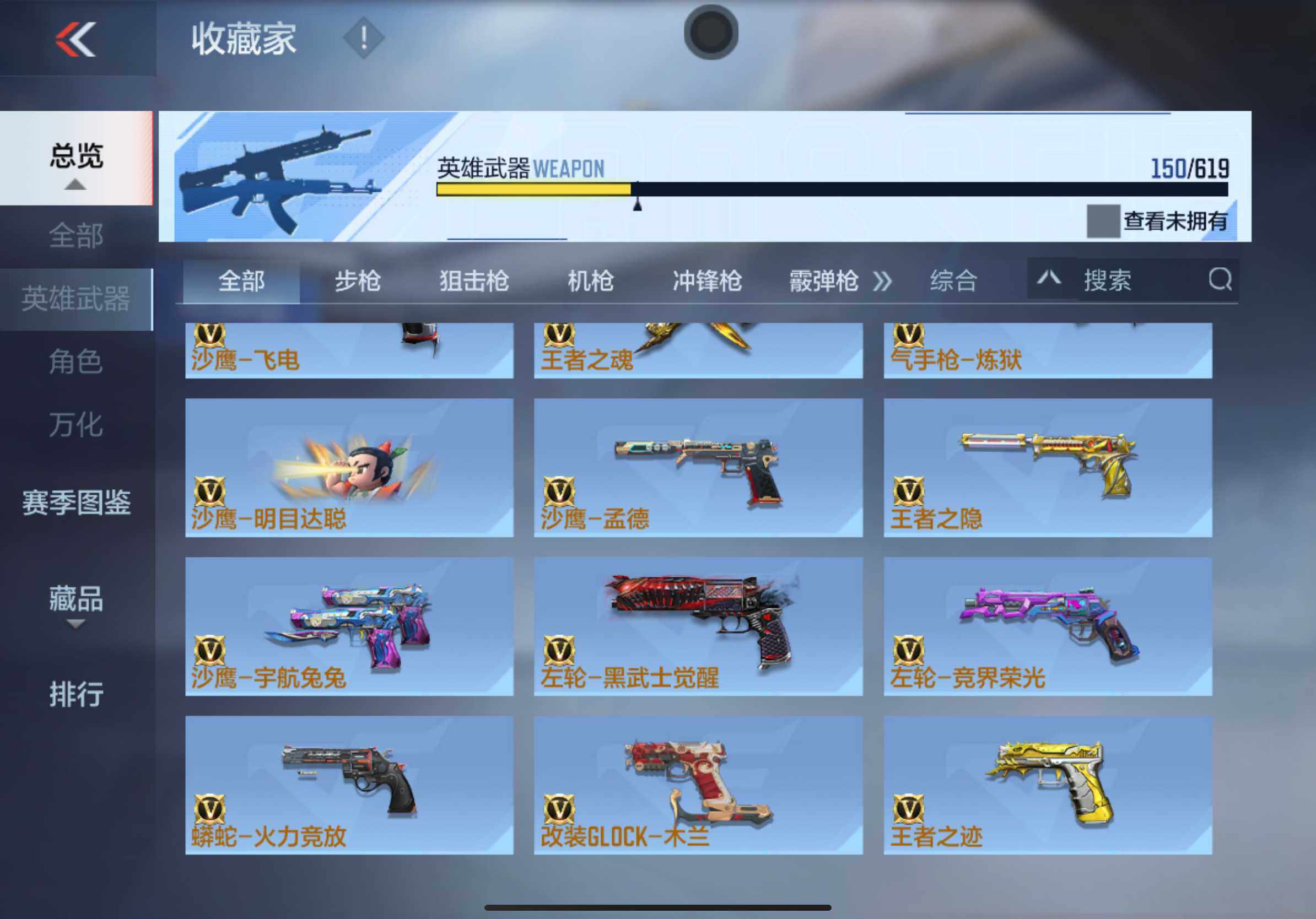The image size is (1316, 919).
Task: Select the 总览 sidebar section
Action: (x=76, y=157)
